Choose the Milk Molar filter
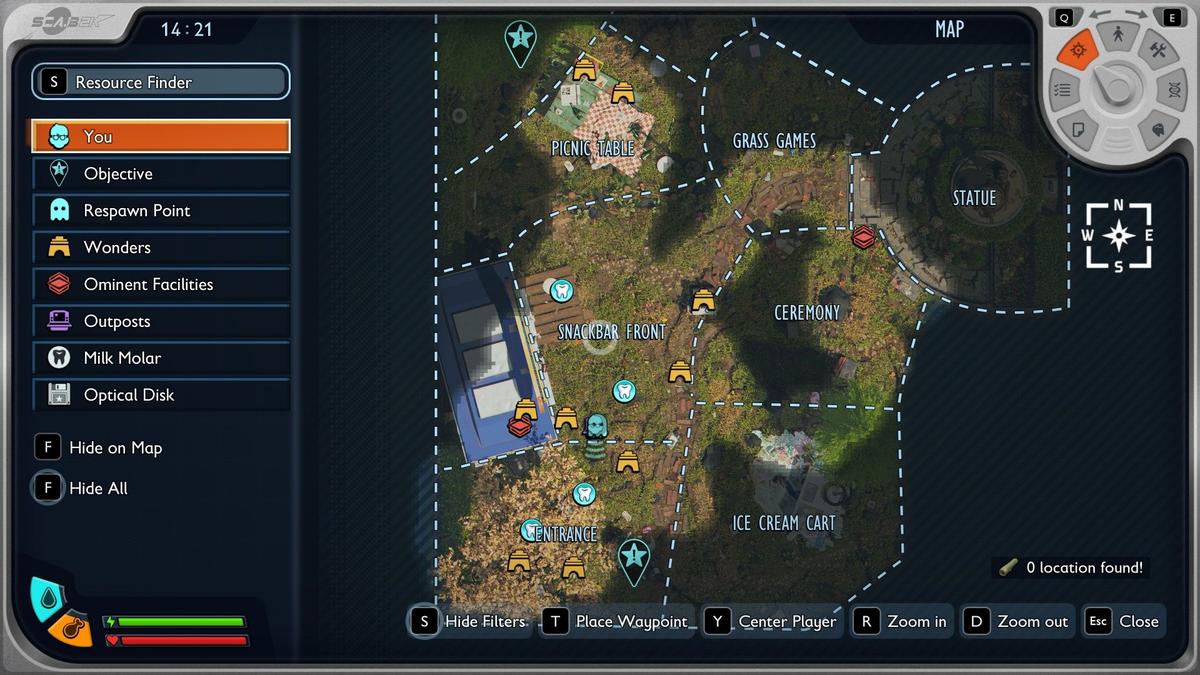This screenshot has height=675, width=1200. pyautogui.click(x=161, y=358)
